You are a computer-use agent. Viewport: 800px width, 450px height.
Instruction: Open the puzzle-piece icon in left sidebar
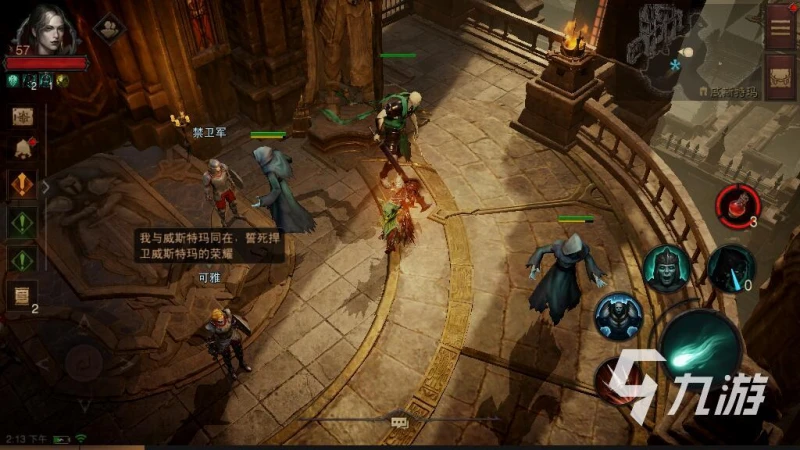point(22,116)
